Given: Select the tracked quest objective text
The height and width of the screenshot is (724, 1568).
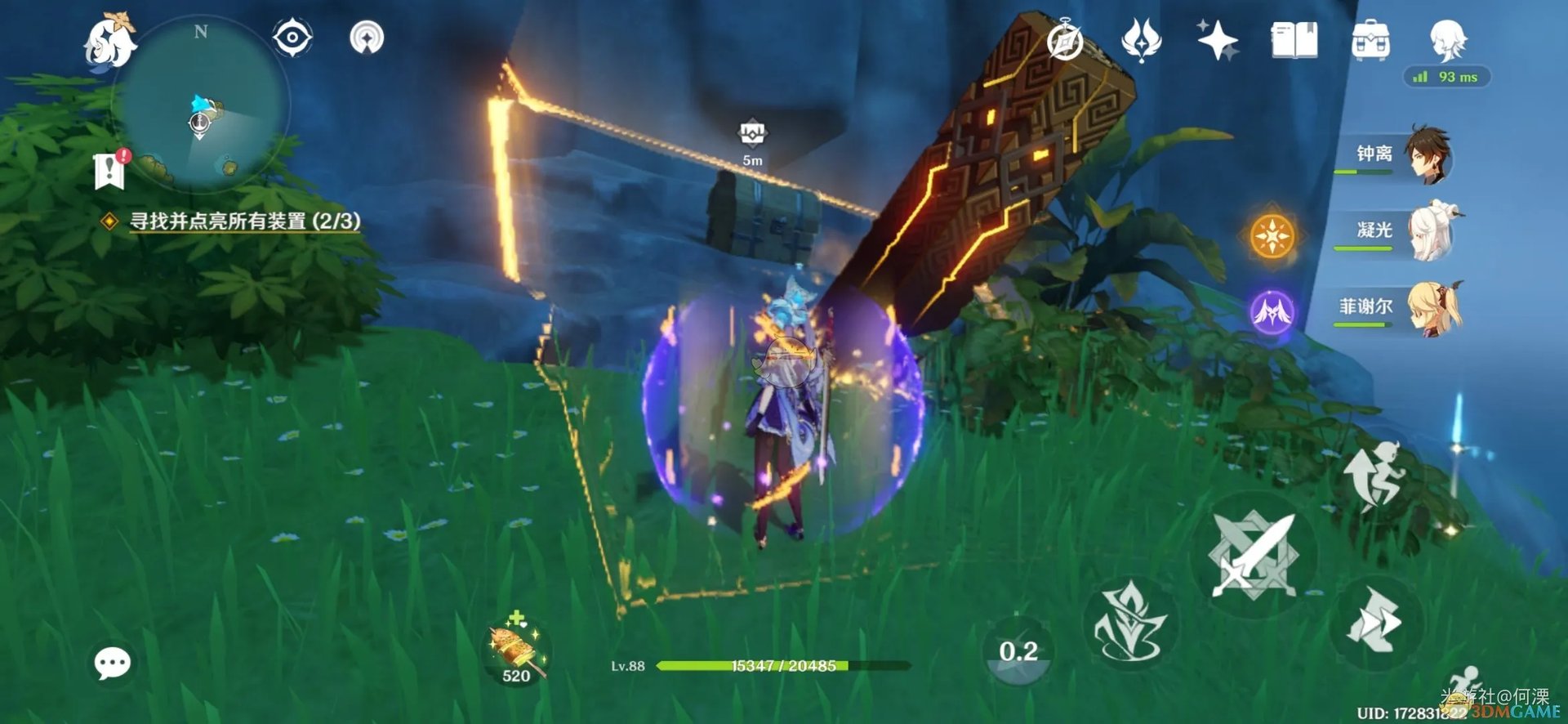Looking at the screenshot, I should pyautogui.click(x=244, y=221).
